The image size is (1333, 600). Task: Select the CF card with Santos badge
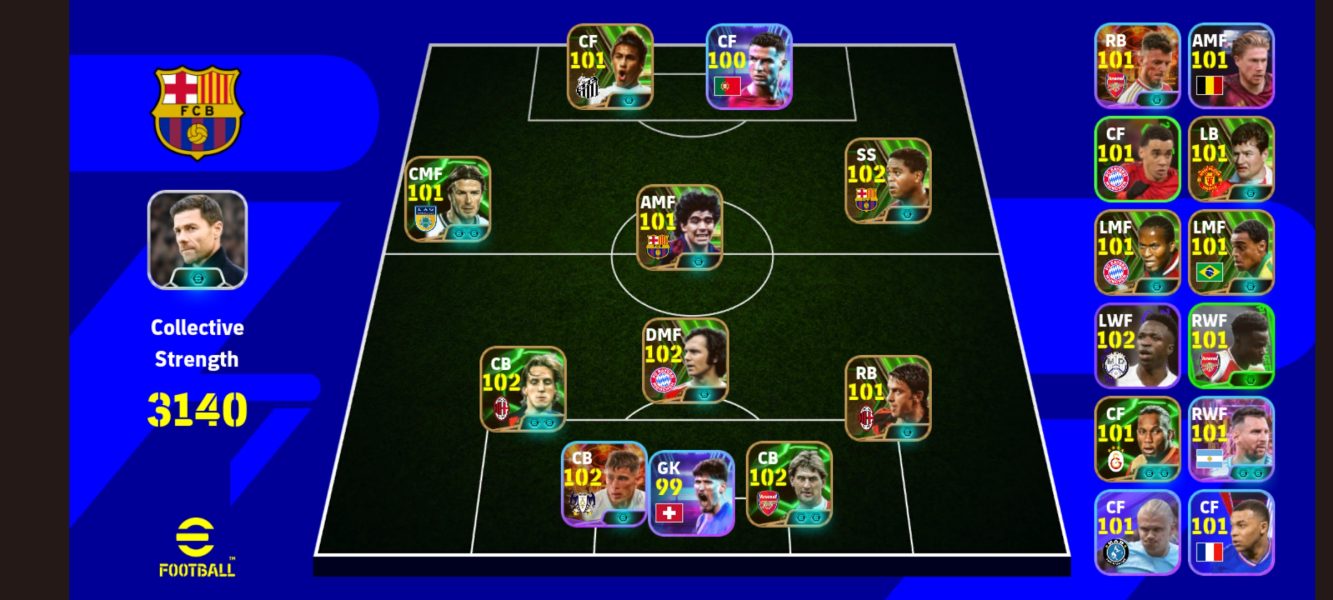[x=610, y=66]
